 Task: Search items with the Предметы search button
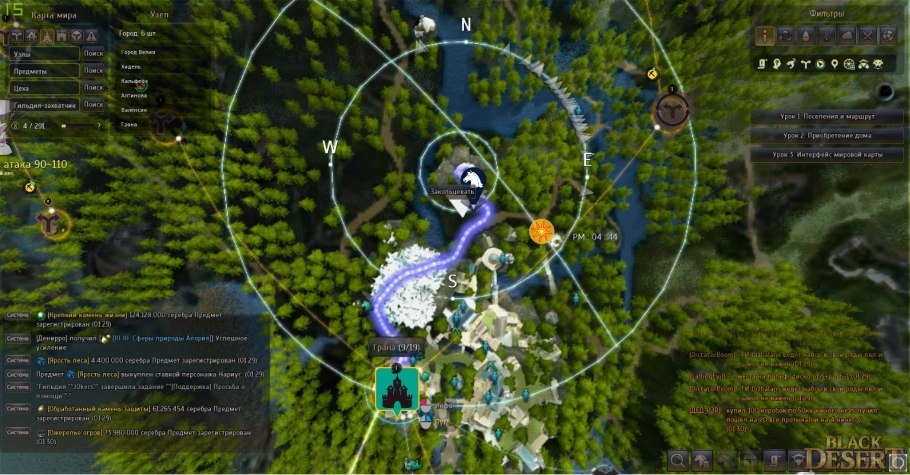[94, 71]
